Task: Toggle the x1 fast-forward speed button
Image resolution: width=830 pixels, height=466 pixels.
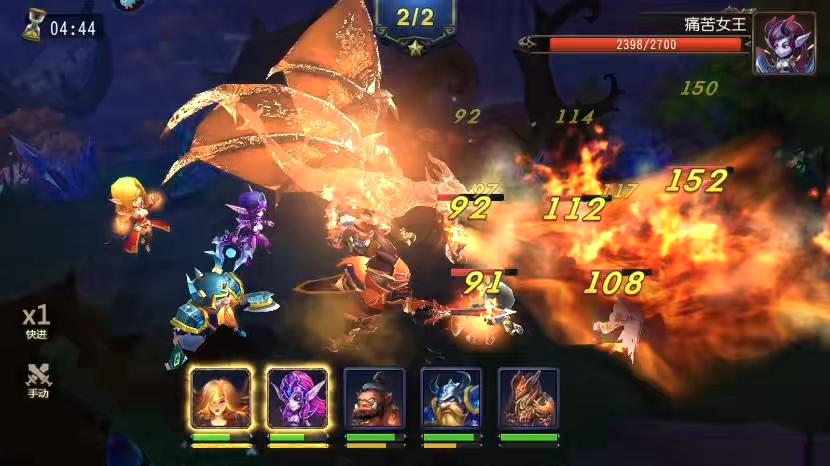Action: coord(37,320)
